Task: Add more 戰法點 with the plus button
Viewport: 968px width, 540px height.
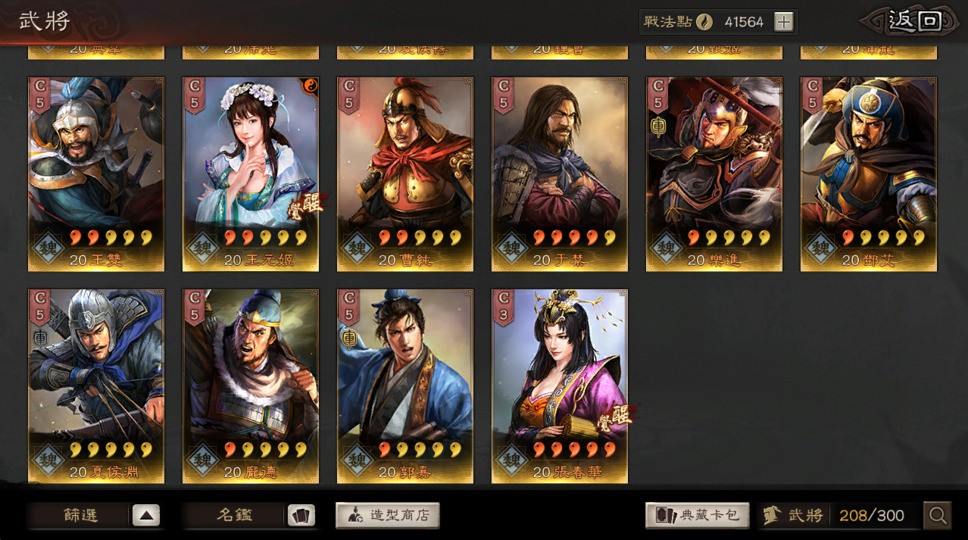Action: 784,22
